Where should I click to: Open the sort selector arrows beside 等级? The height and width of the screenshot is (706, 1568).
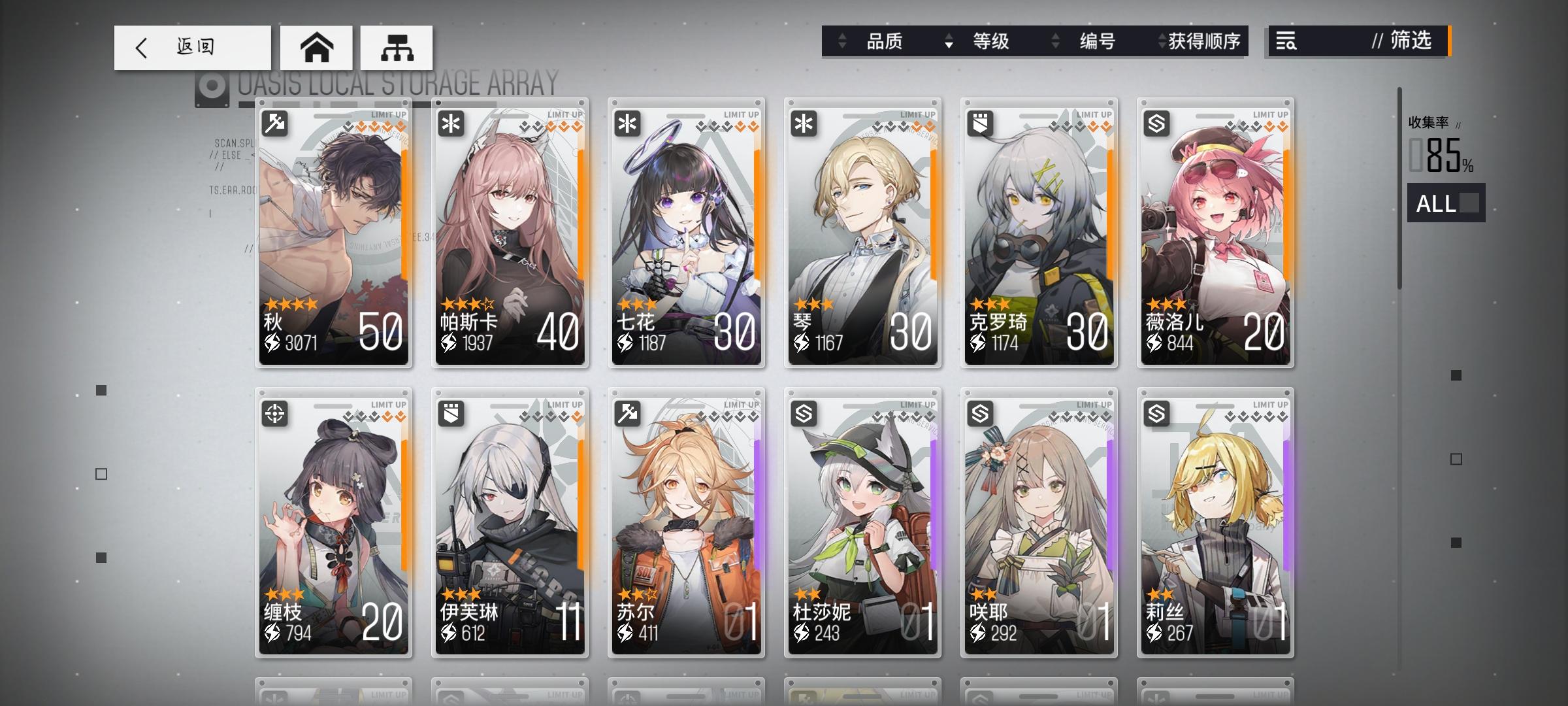[949, 41]
